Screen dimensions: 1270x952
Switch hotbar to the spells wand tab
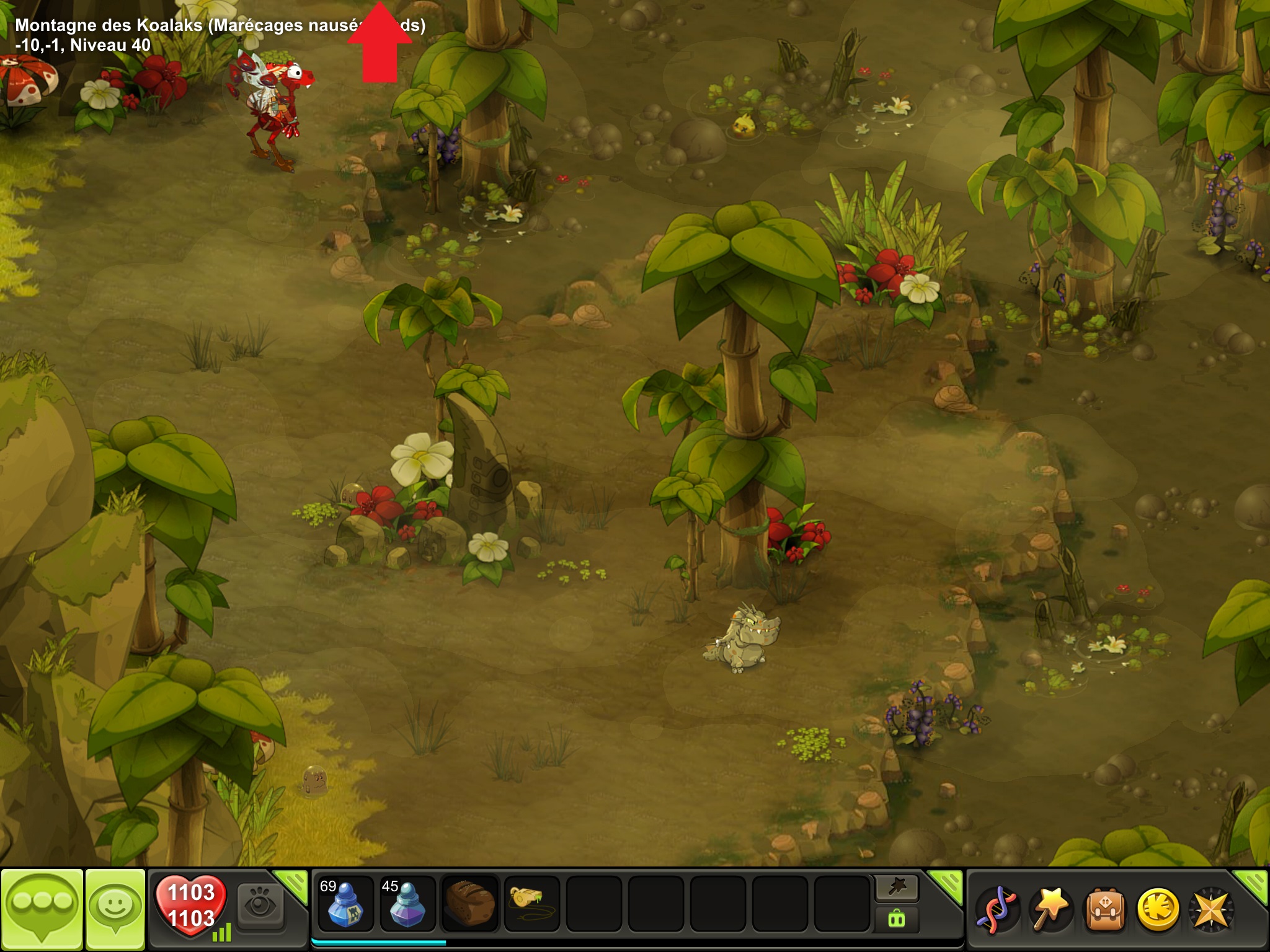[x=897, y=888]
